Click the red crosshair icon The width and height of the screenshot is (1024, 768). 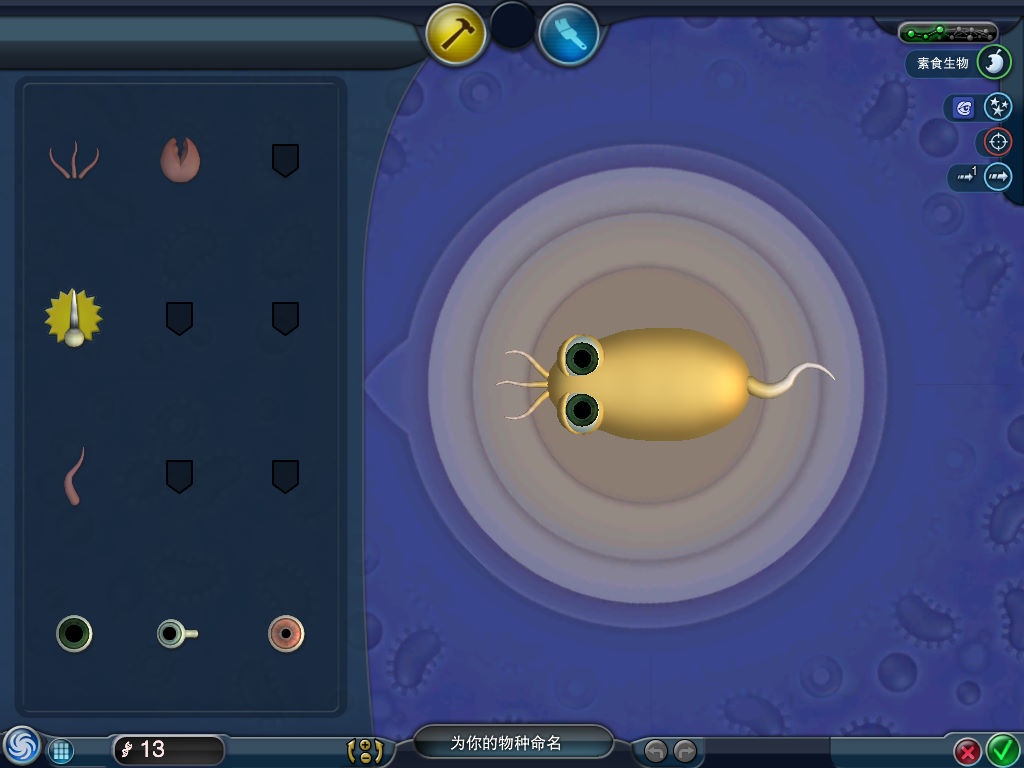tap(997, 142)
